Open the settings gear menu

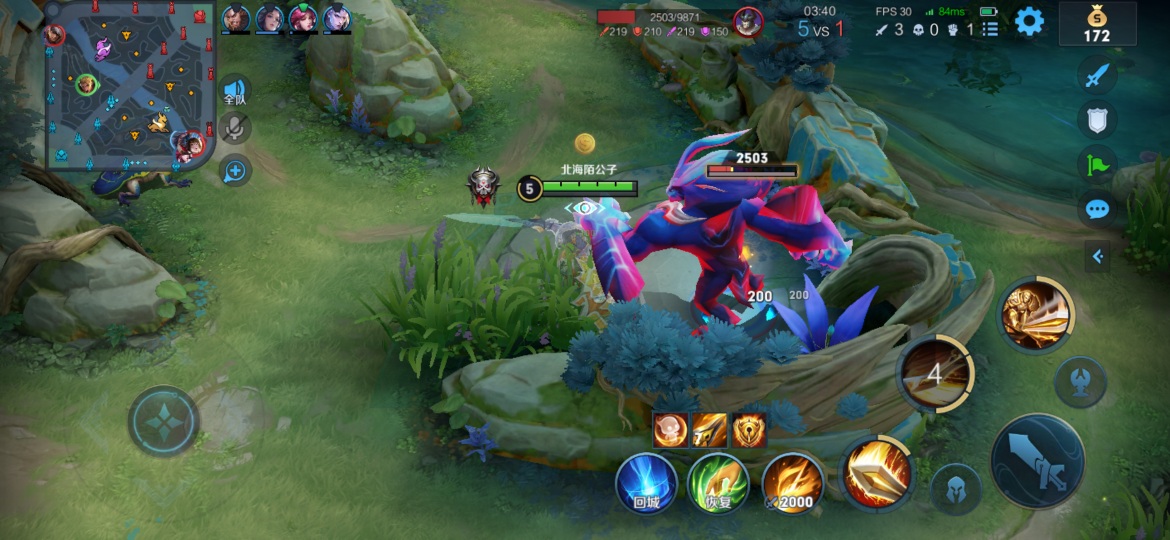[1029, 21]
